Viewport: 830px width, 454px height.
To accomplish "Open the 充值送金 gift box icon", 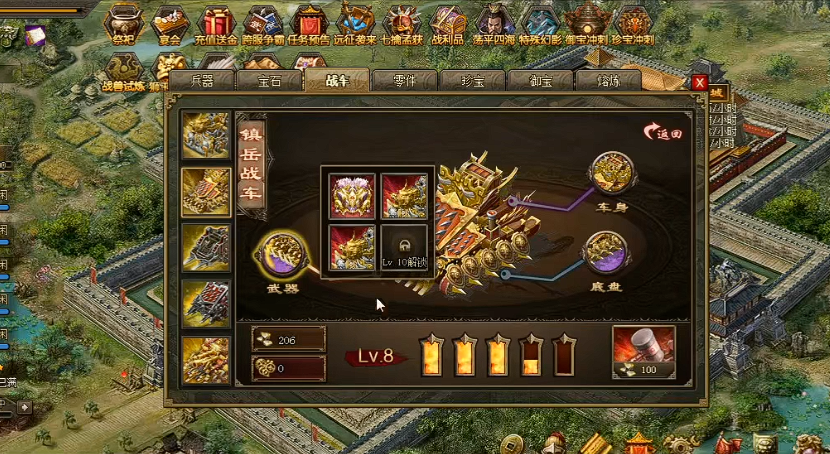I will click(217, 23).
